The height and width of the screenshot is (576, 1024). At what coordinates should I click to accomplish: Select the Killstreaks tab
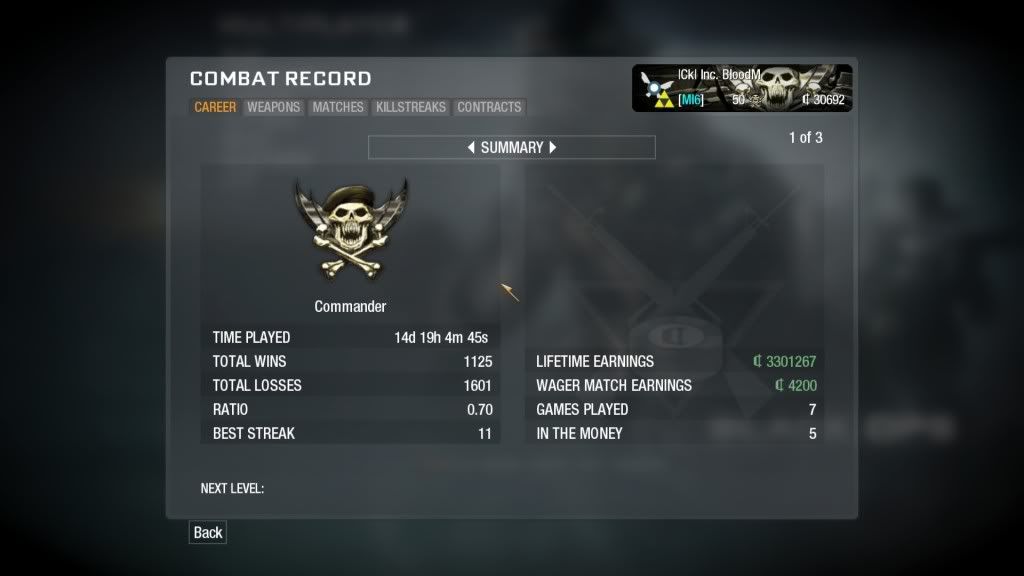pos(411,107)
